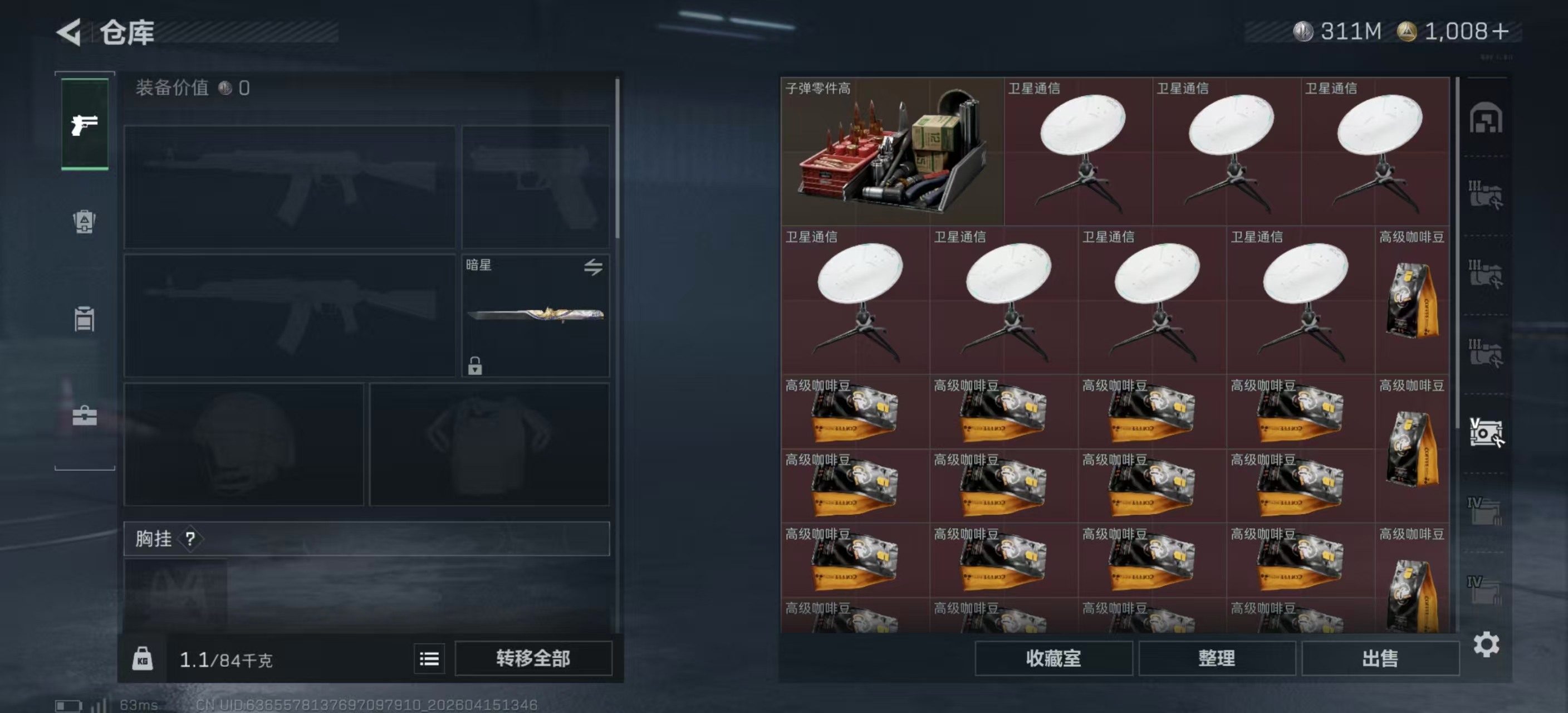Image resolution: width=1568 pixels, height=713 pixels.
Task: Swap the 暗星 melee weapon
Action: (x=593, y=267)
